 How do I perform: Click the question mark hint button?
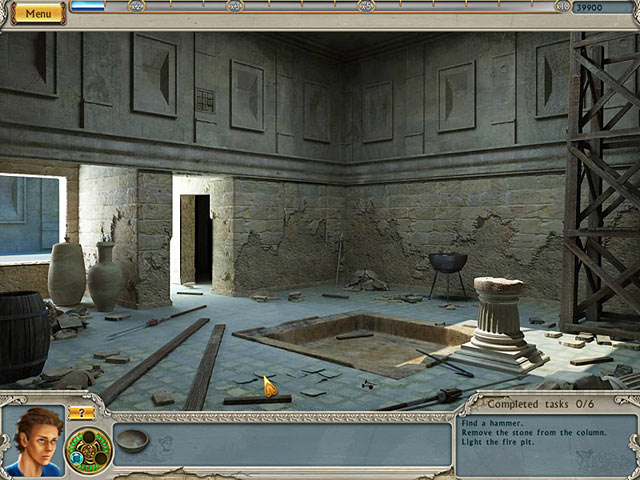pyautogui.click(x=81, y=412)
